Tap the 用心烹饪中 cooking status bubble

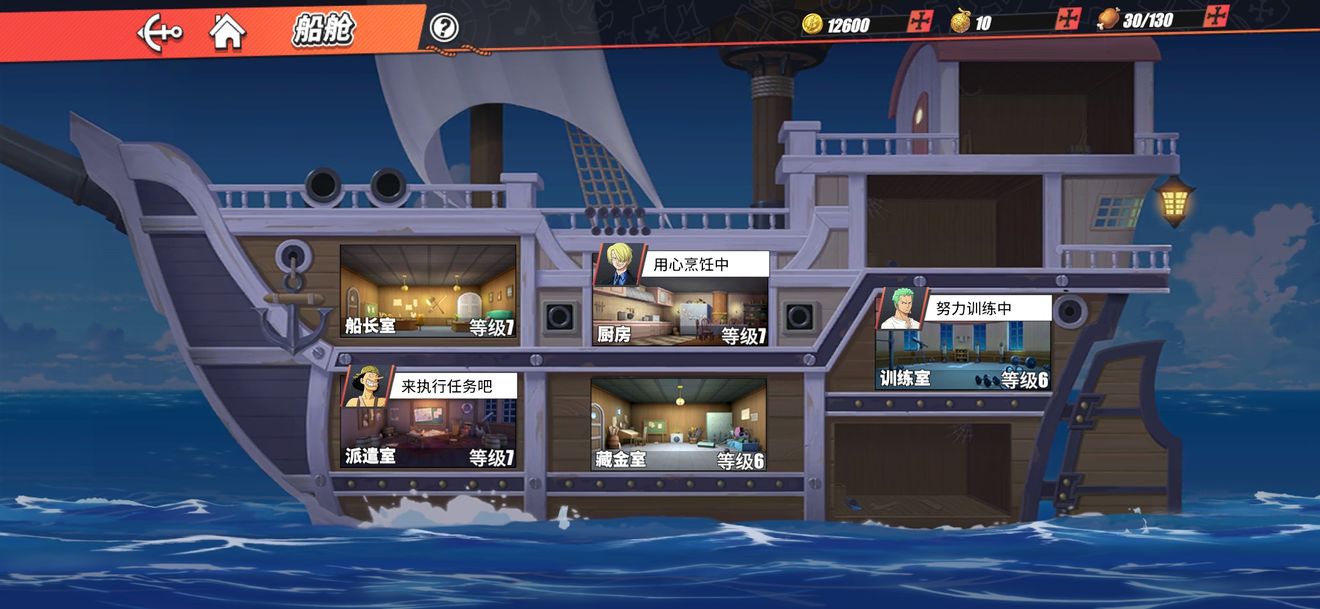coord(704,265)
